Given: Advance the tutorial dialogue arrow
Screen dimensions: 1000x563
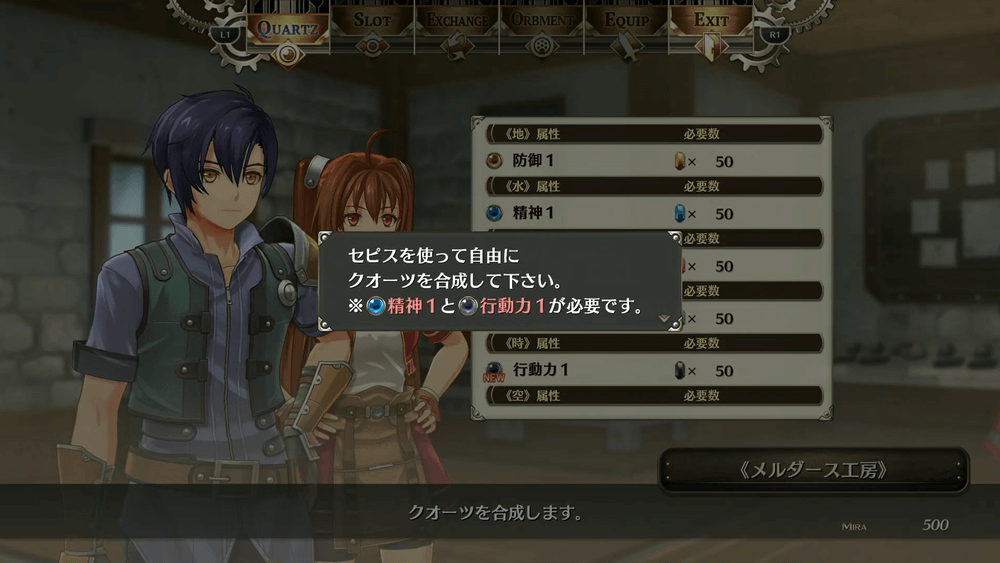Looking at the screenshot, I should [x=663, y=318].
